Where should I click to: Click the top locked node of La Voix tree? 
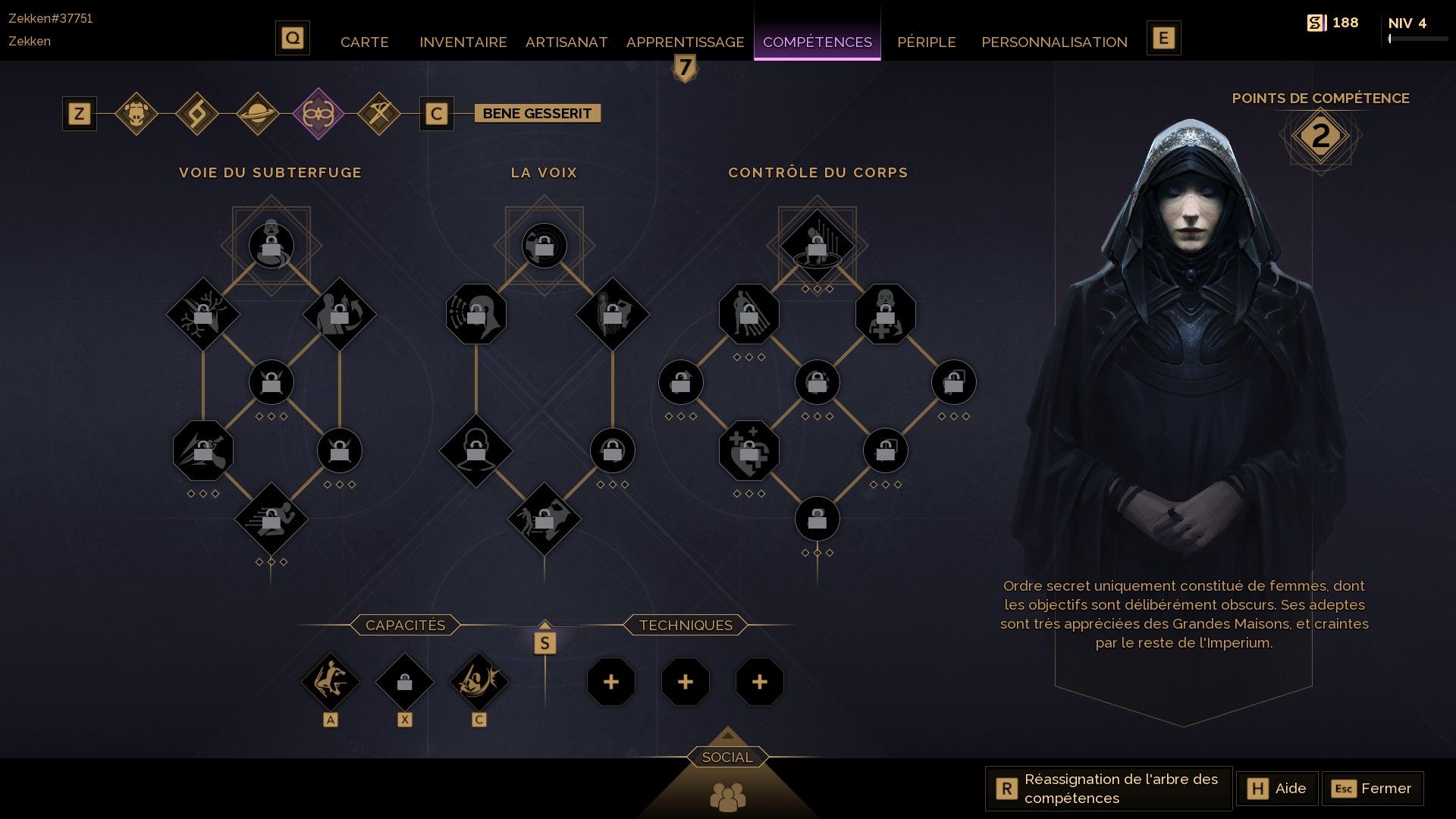click(544, 245)
